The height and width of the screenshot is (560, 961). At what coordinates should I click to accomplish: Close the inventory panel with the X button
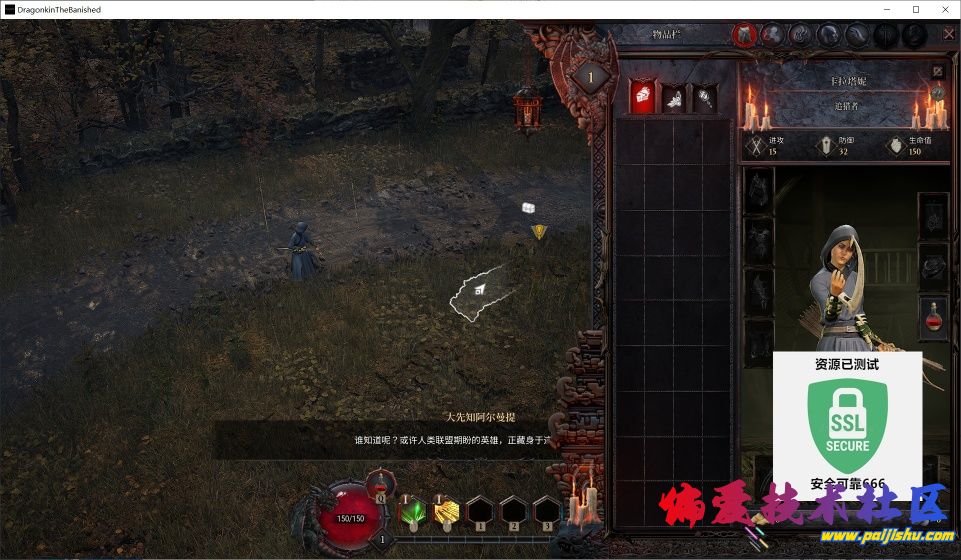coord(948,34)
